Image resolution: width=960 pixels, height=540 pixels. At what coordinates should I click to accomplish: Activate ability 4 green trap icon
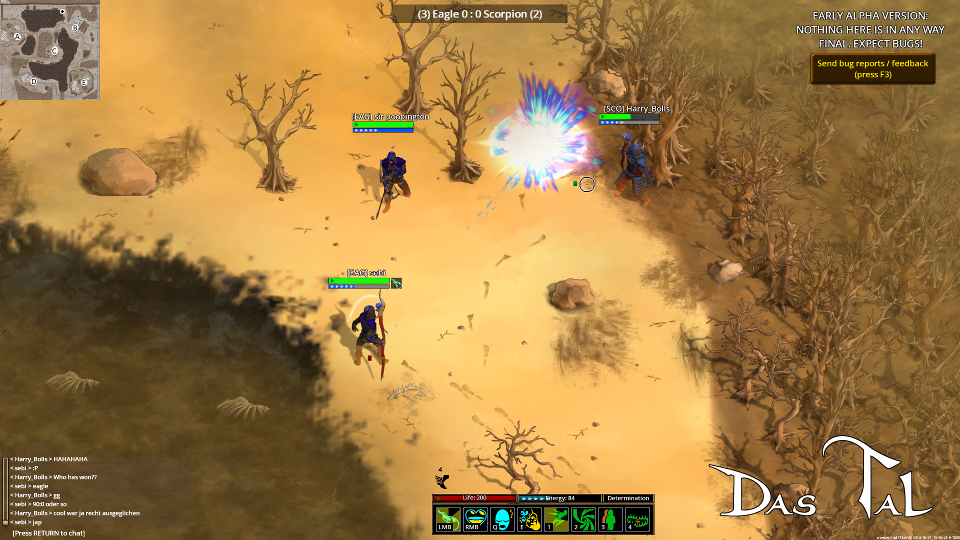point(638,519)
